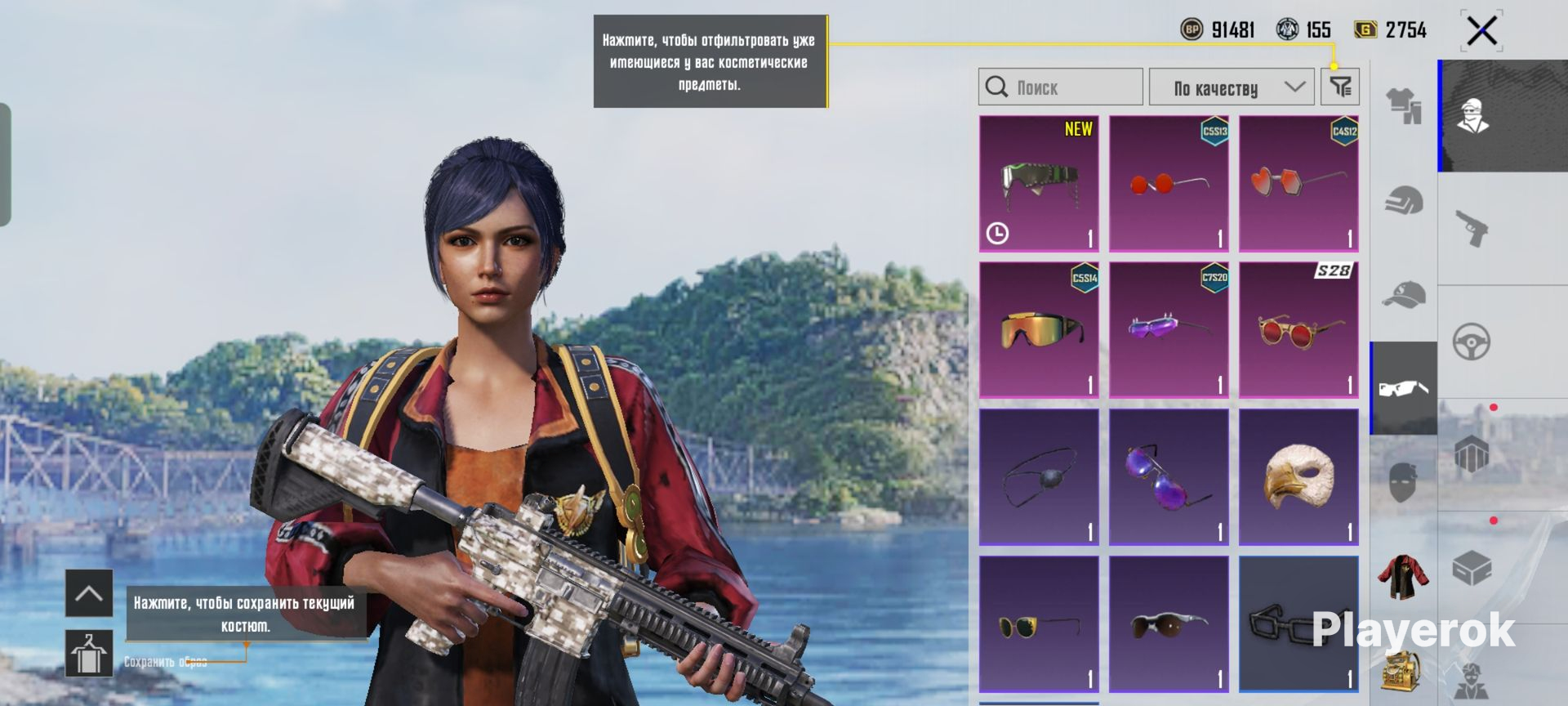Open the По качеству sorting dropdown

click(x=1232, y=87)
